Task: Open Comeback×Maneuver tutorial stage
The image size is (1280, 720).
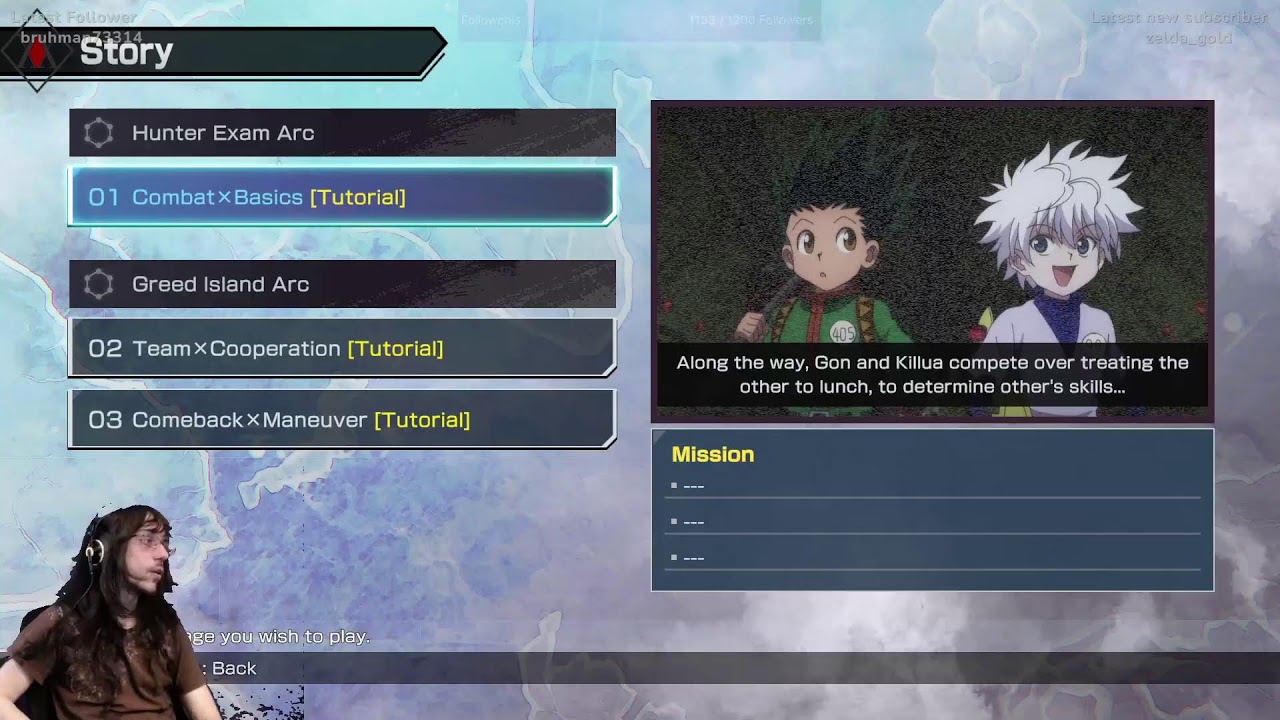Action: [x=341, y=420]
